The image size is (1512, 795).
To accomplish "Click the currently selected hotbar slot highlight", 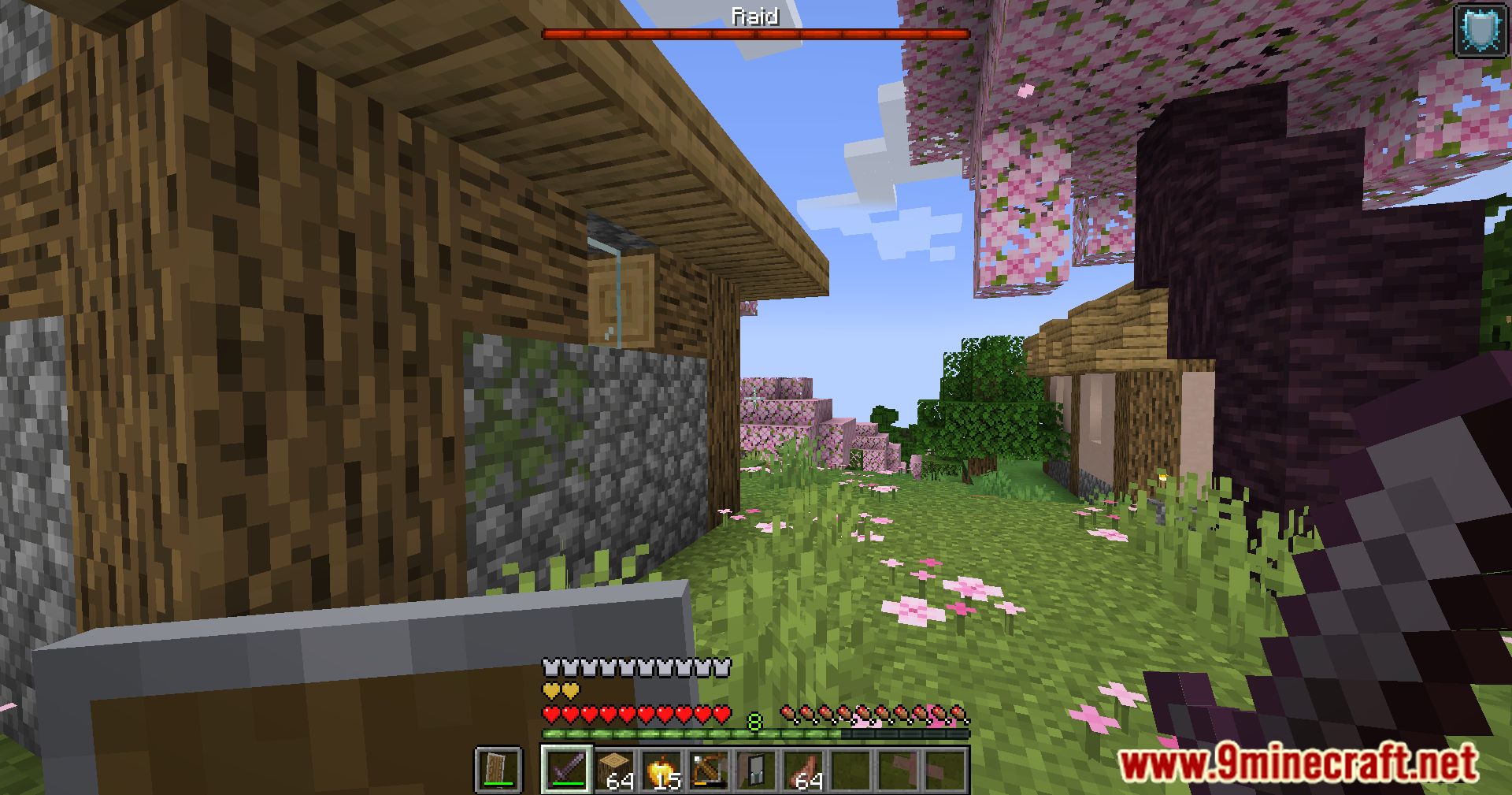I will pyautogui.click(x=569, y=771).
